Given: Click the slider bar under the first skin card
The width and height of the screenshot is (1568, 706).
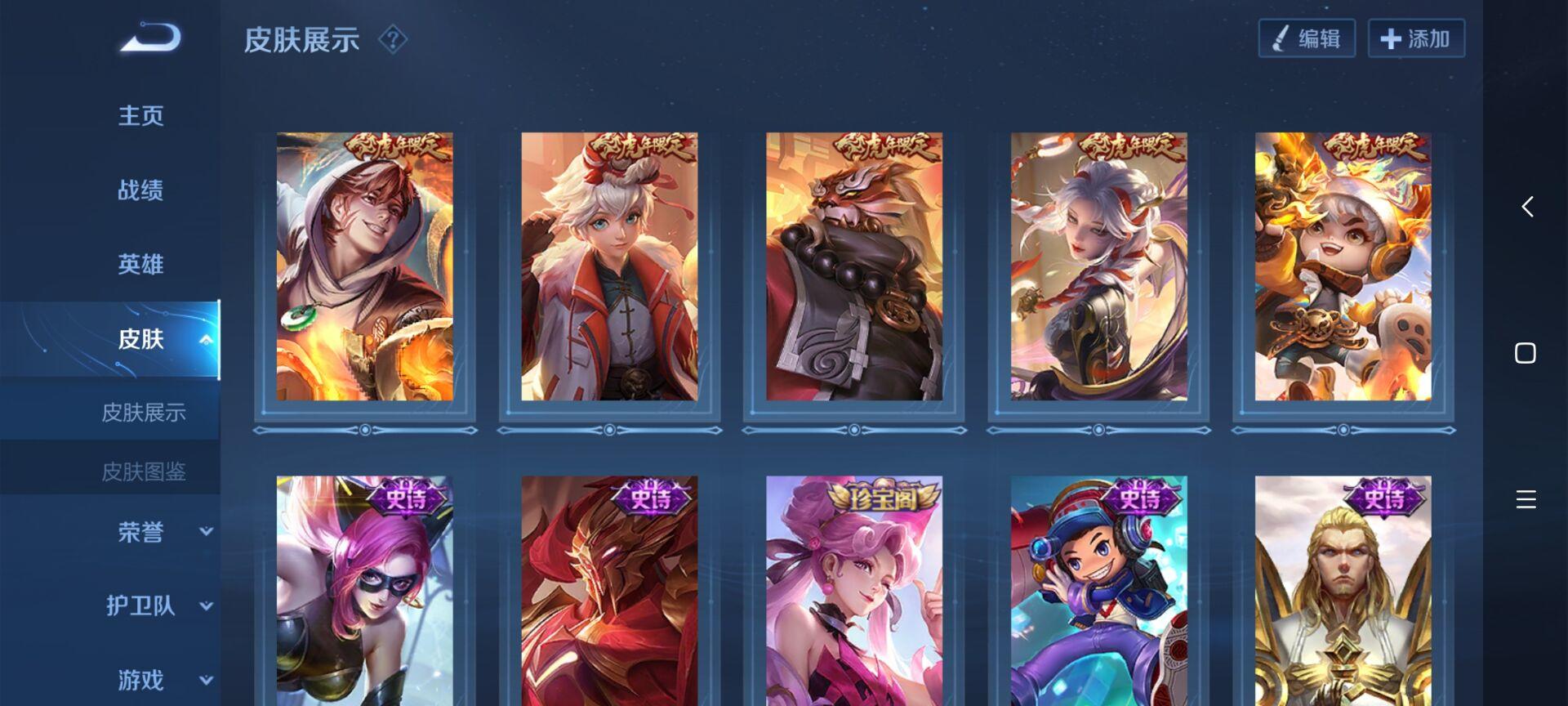Looking at the screenshot, I should [x=365, y=427].
